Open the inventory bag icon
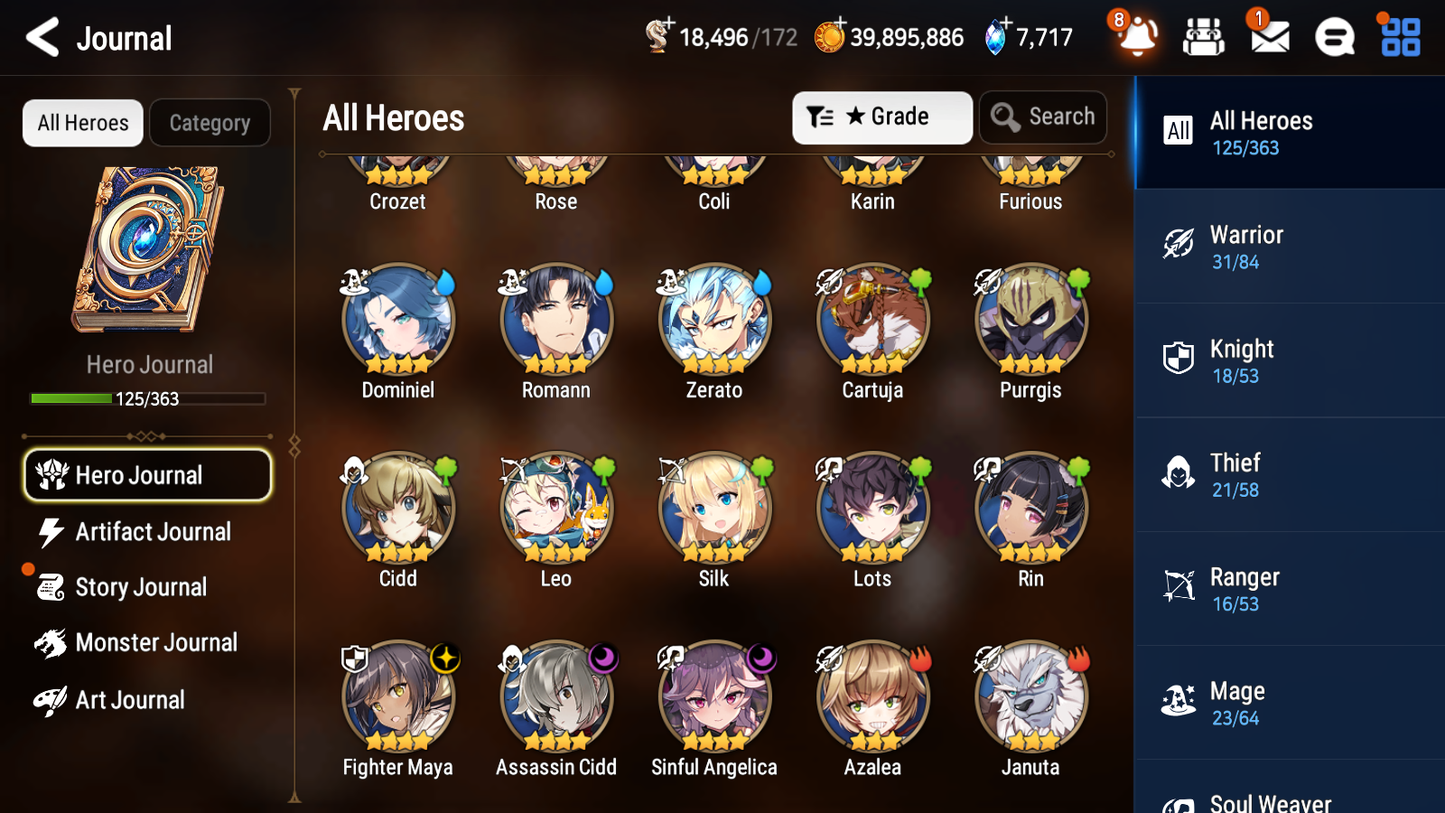Viewport: 1445px width, 813px height. 1202,37
